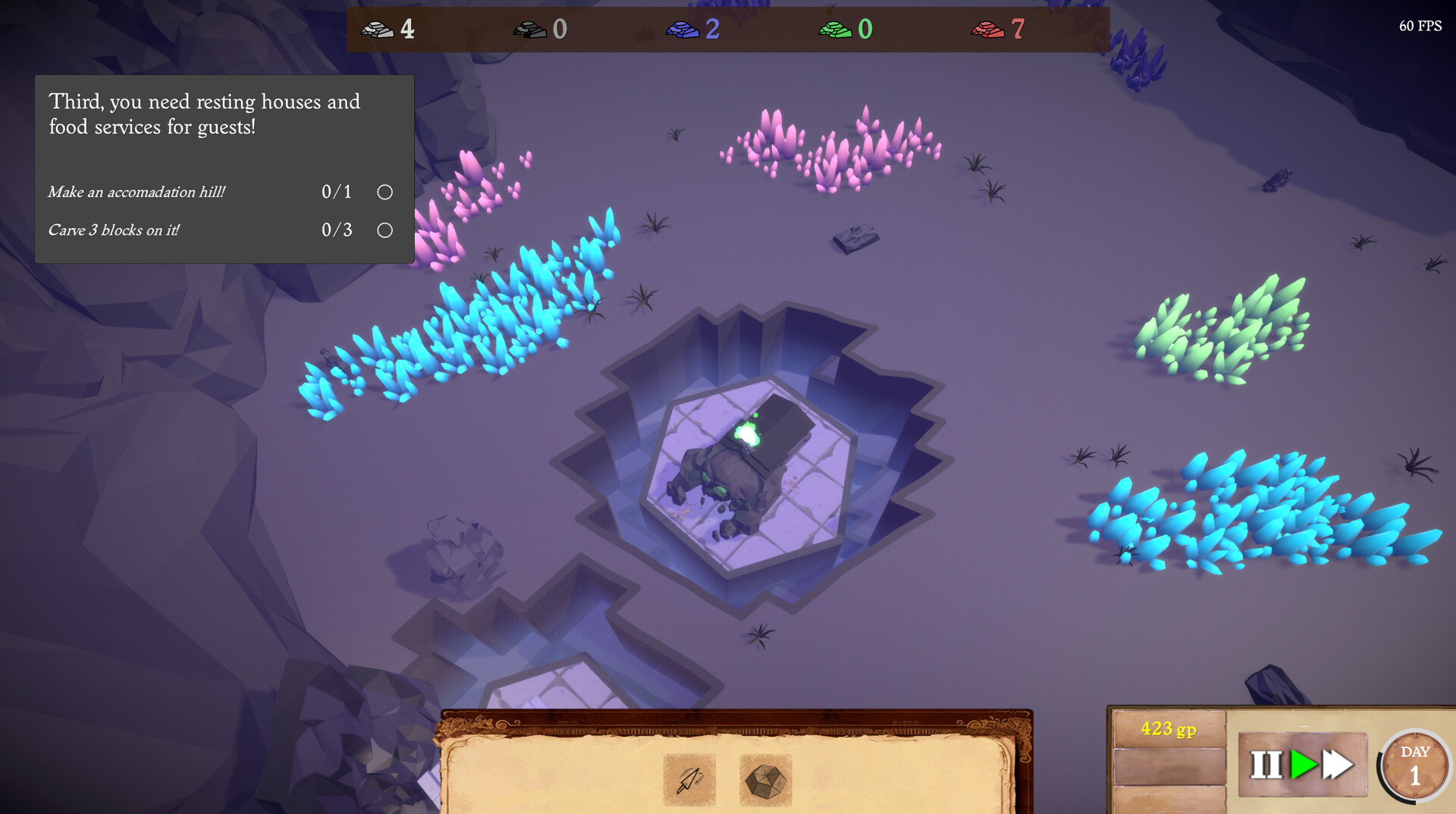Image resolution: width=1456 pixels, height=814 pixels.
Task: Click the black coal resource icon
Action: (x=531, y=30)
